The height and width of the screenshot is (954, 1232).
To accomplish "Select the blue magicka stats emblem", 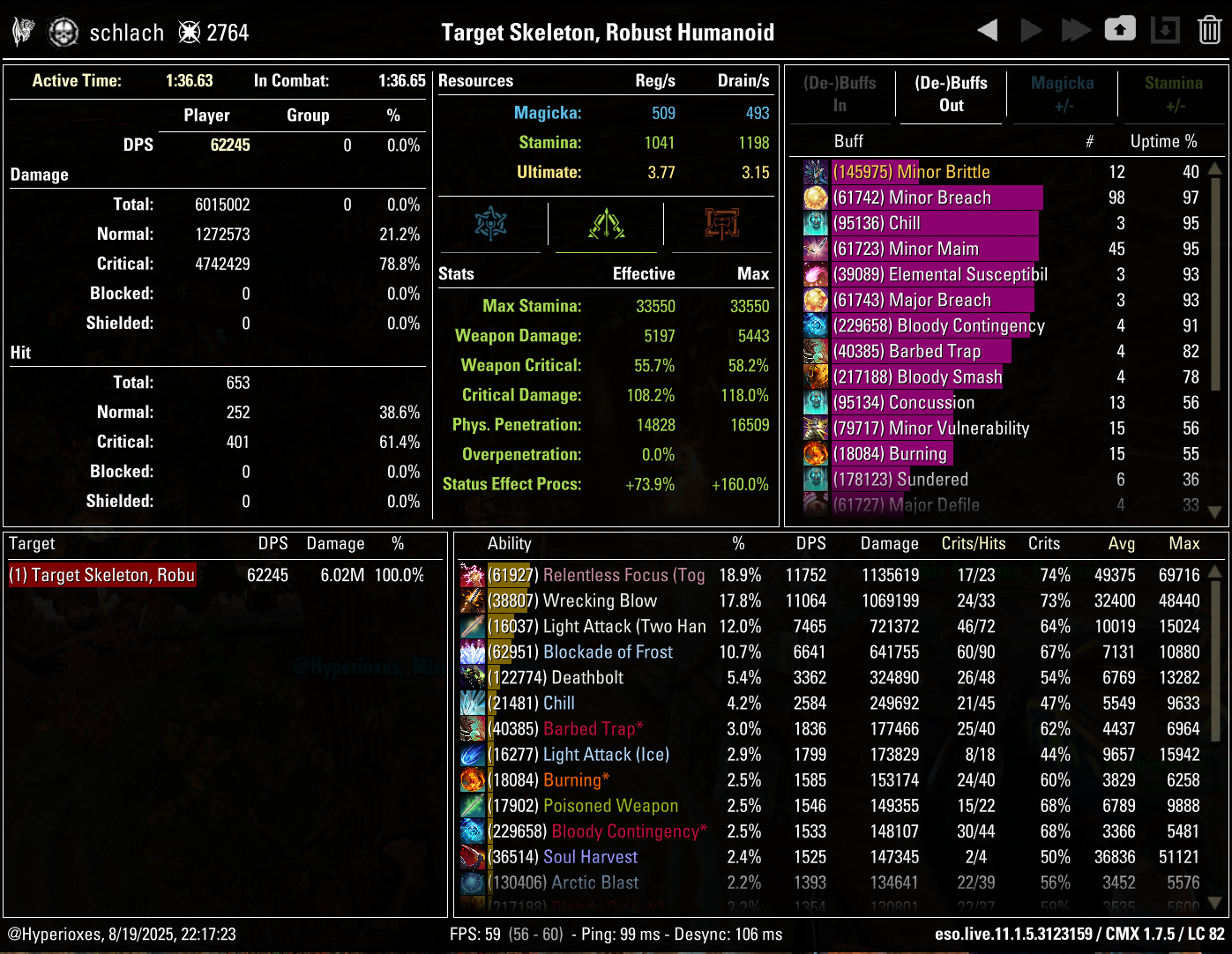I will point(491,224).
